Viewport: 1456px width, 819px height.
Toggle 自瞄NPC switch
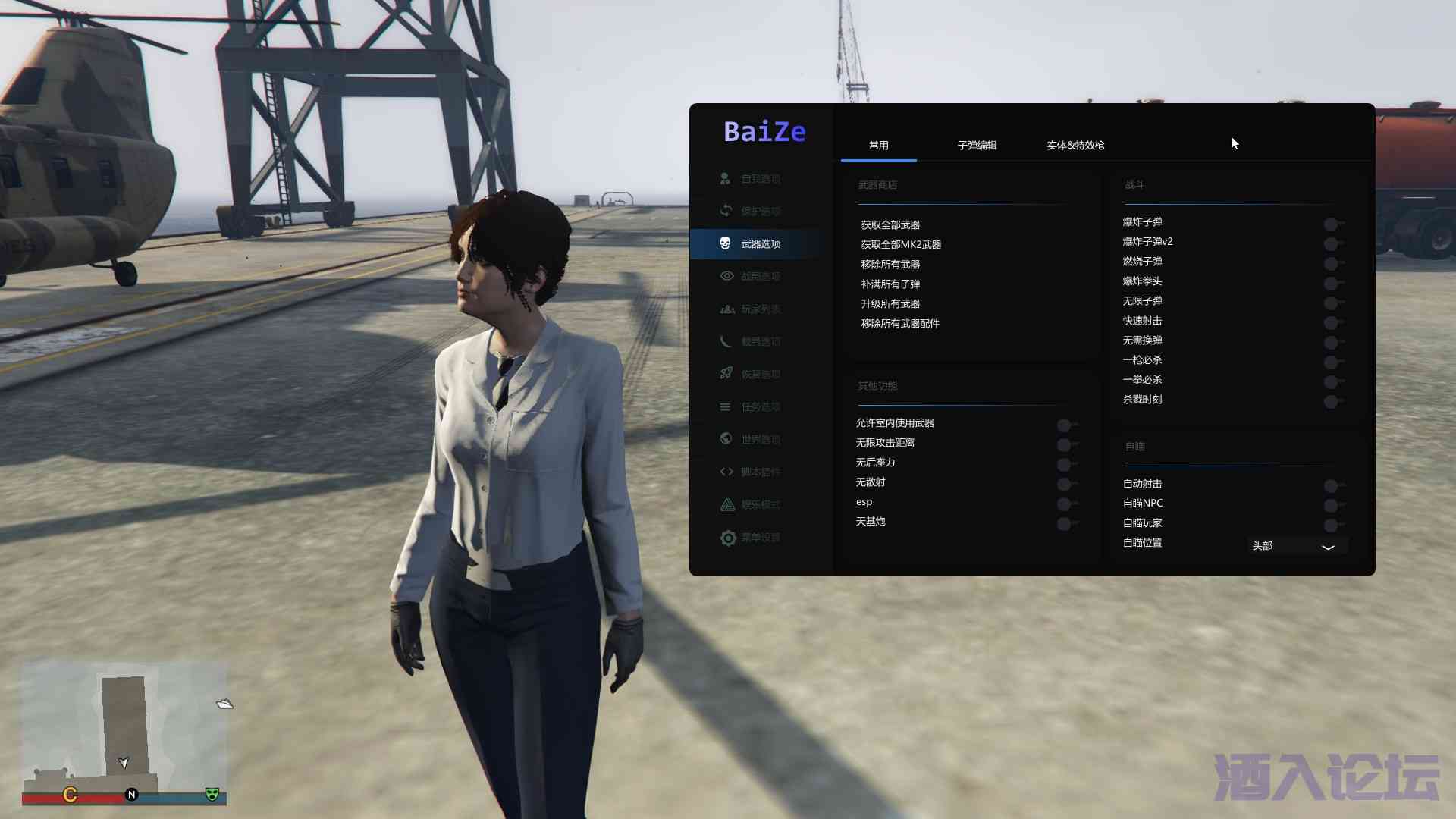coord(1333,505)
